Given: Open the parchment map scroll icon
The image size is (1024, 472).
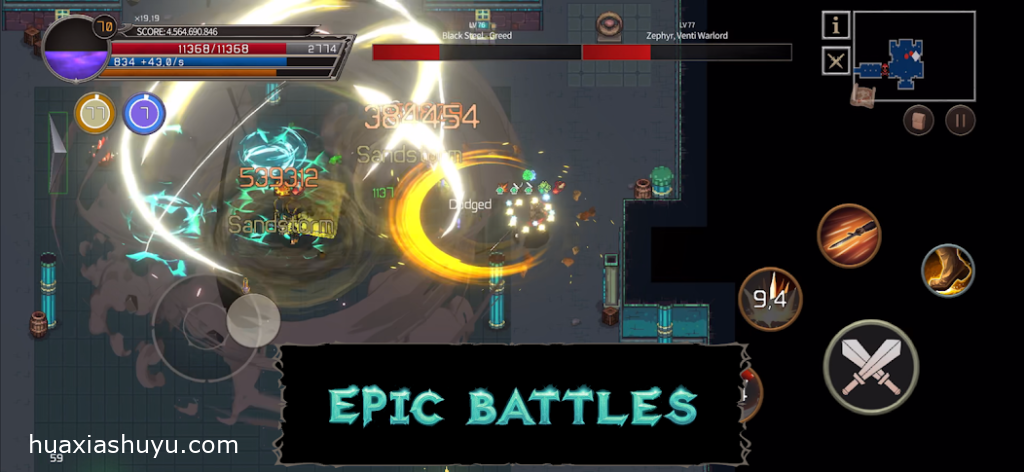Looking at the screenshot, I should [x=862, y=94].
